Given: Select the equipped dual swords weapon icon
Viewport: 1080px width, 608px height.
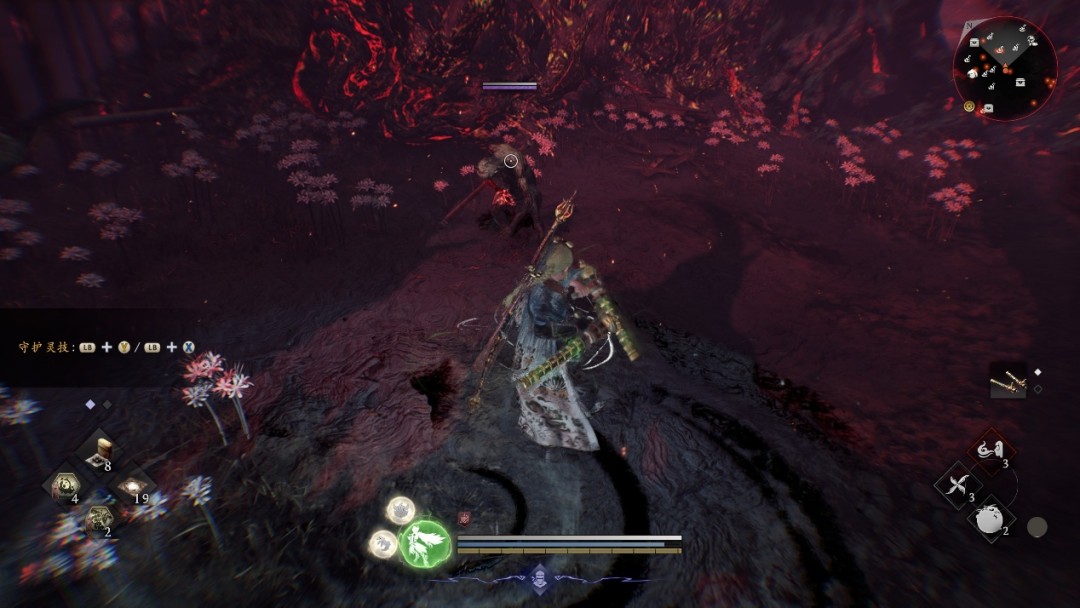Looking at the screenshot, I should click(x=1007, y=380).
